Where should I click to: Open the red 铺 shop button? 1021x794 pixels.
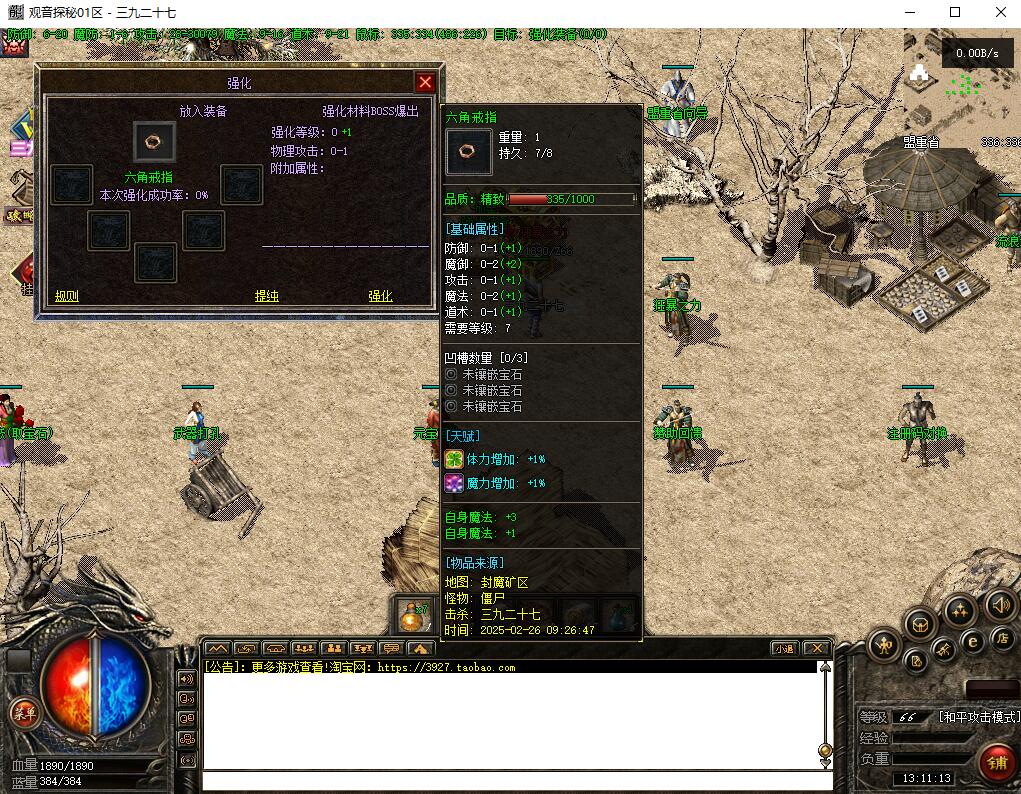tap(996, 762)
